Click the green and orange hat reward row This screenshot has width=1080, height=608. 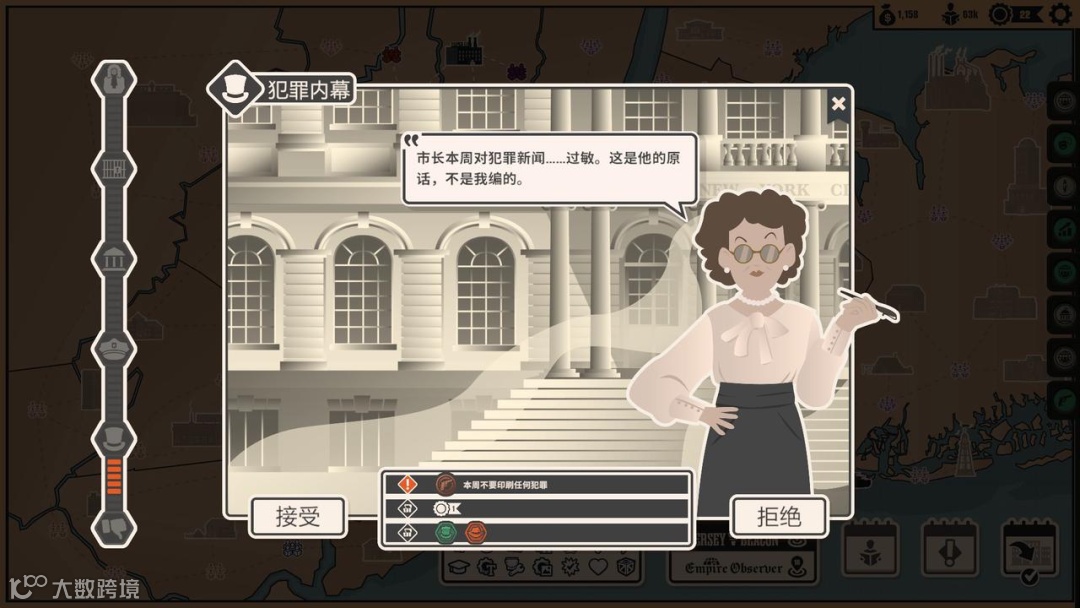(535, 533)
